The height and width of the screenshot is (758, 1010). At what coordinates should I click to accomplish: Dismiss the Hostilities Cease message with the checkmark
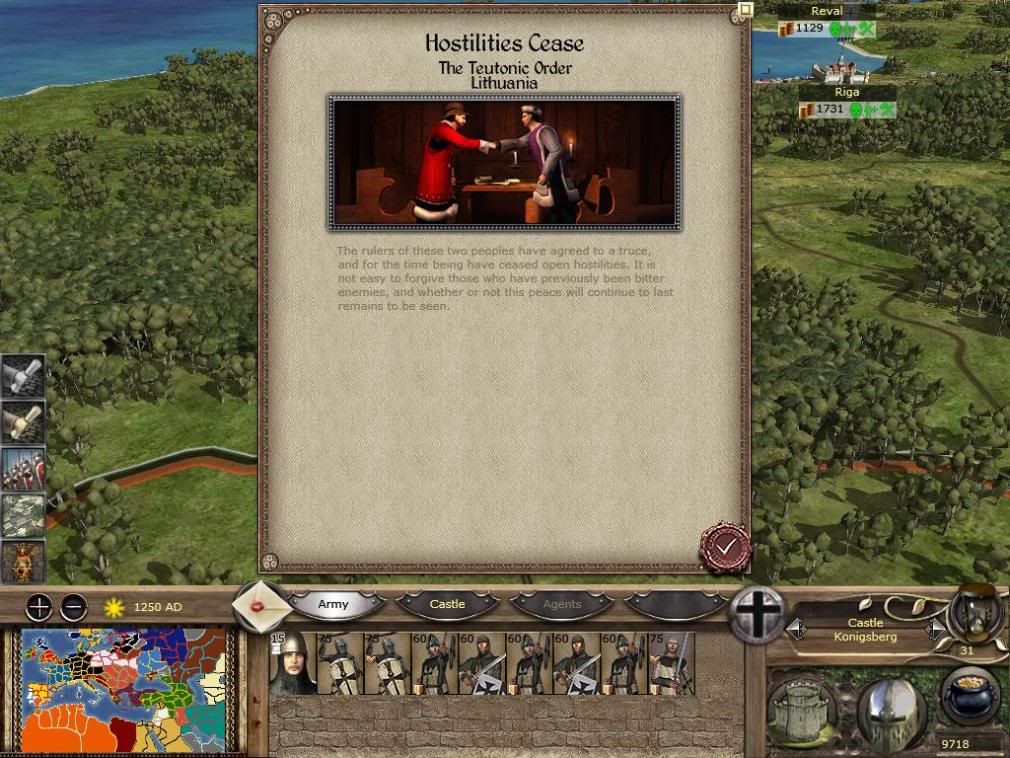click(725, 546)
